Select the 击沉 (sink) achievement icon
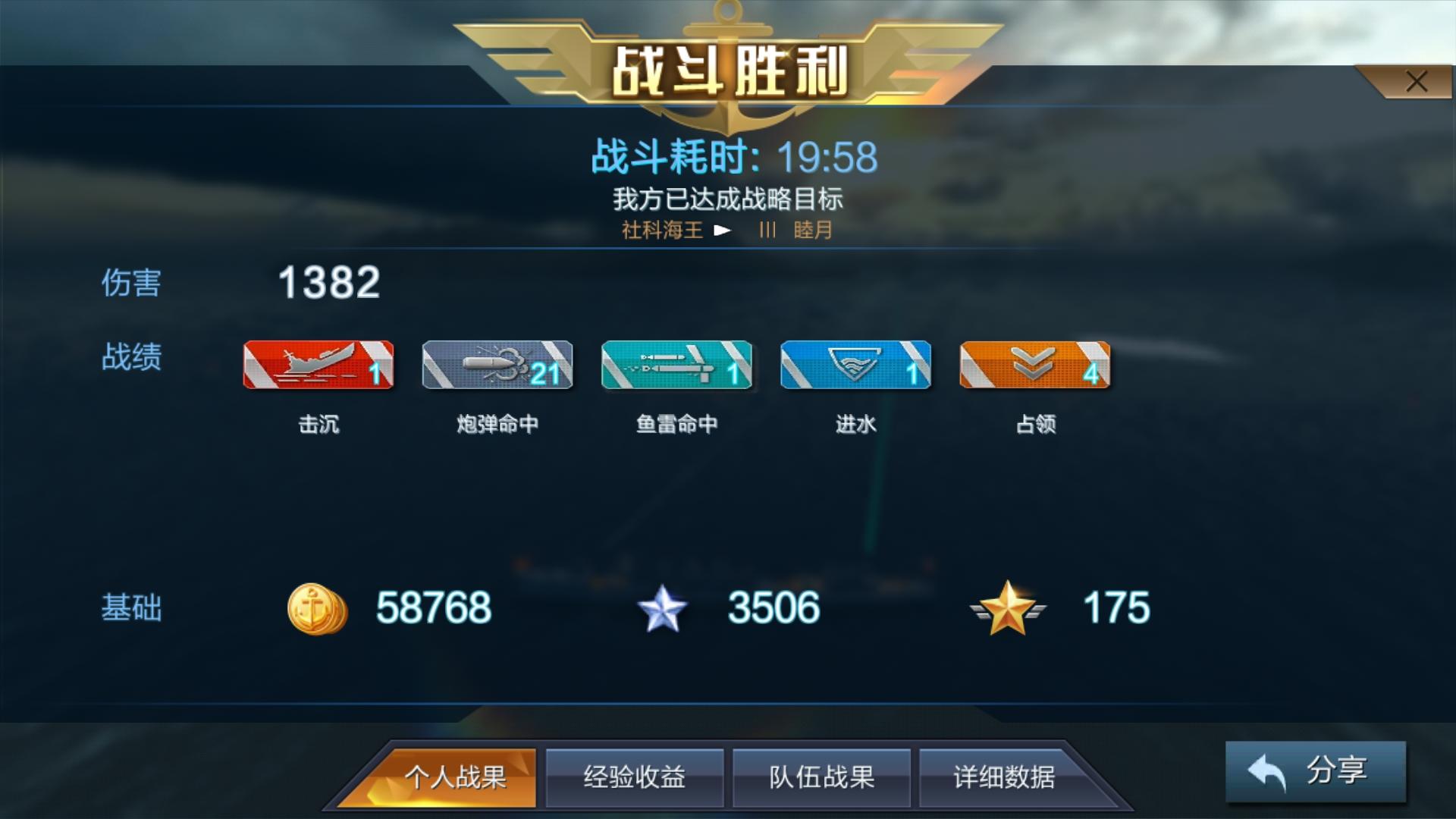 (x=317, y=365)
